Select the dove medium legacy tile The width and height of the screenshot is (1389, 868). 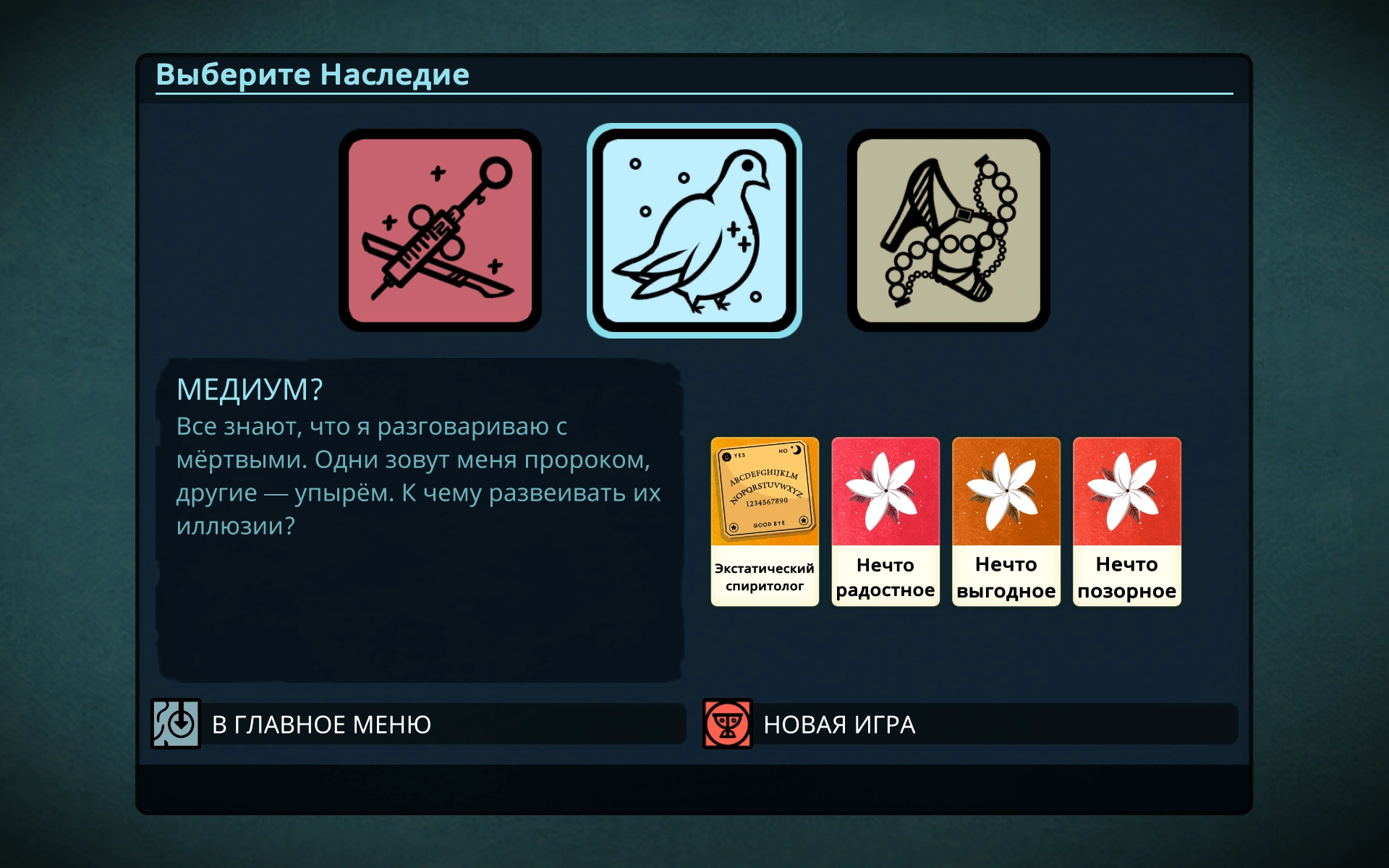pos(694,230)
